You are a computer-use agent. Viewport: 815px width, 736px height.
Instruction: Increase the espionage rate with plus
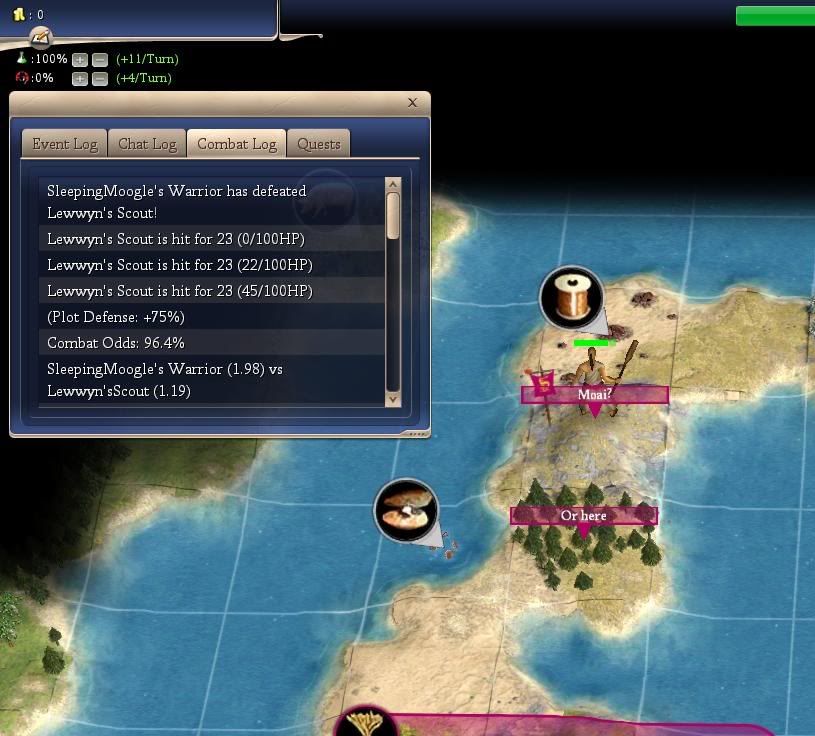point(80,78)
